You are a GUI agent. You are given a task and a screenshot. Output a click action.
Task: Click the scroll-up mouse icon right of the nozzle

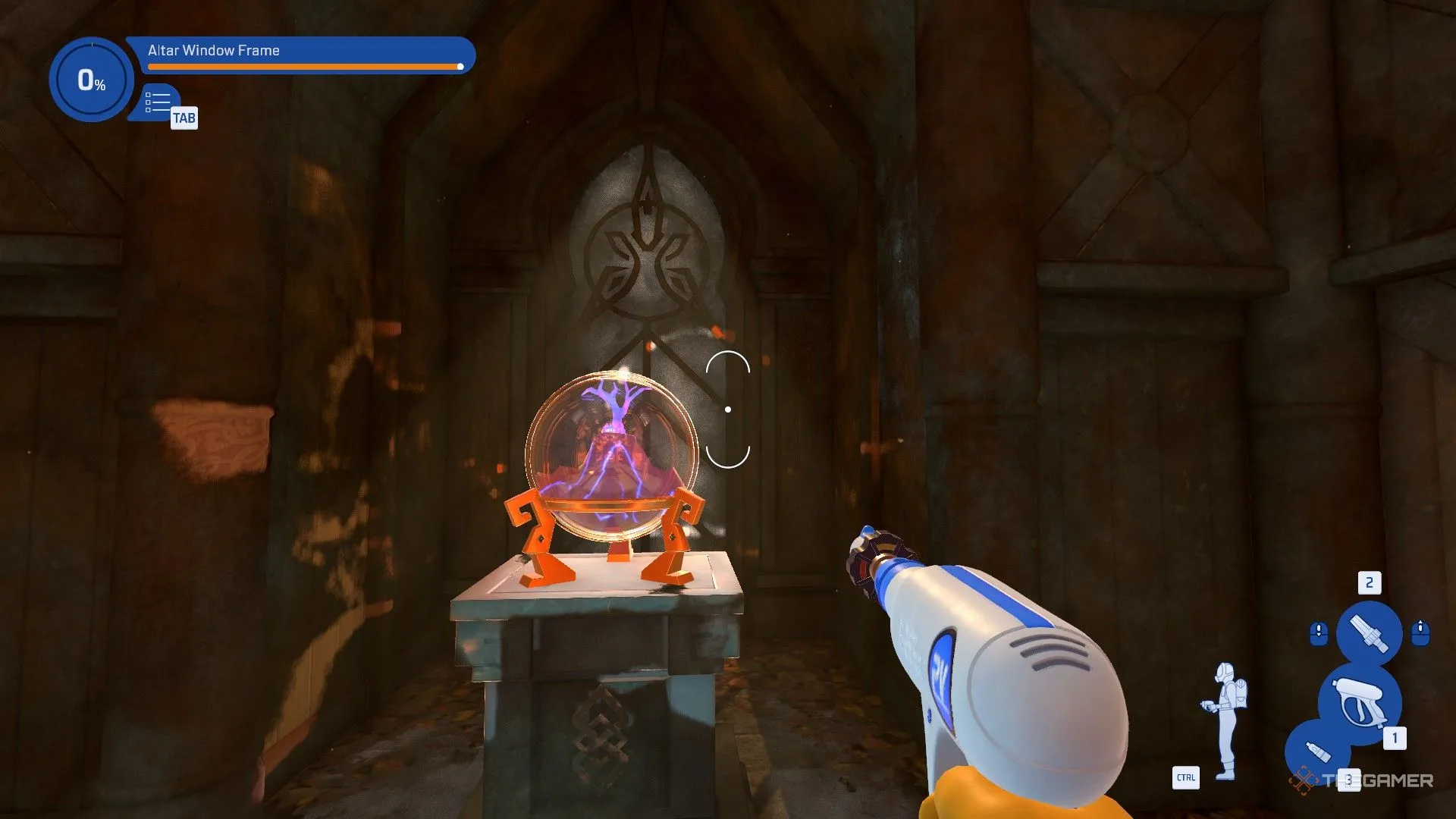click(x=1421, y=632)
